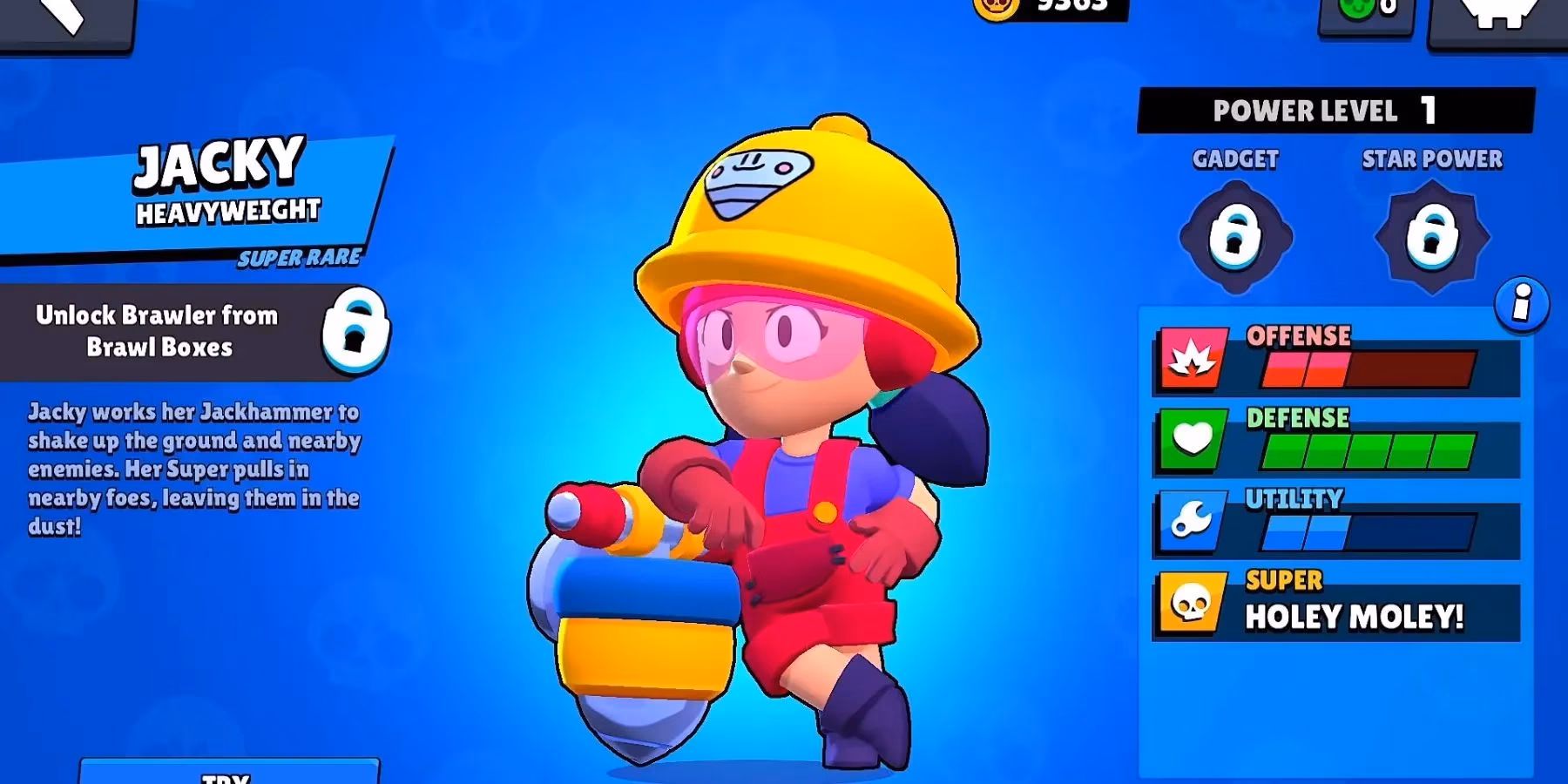Select the Jacky character model

coord(784,436)
